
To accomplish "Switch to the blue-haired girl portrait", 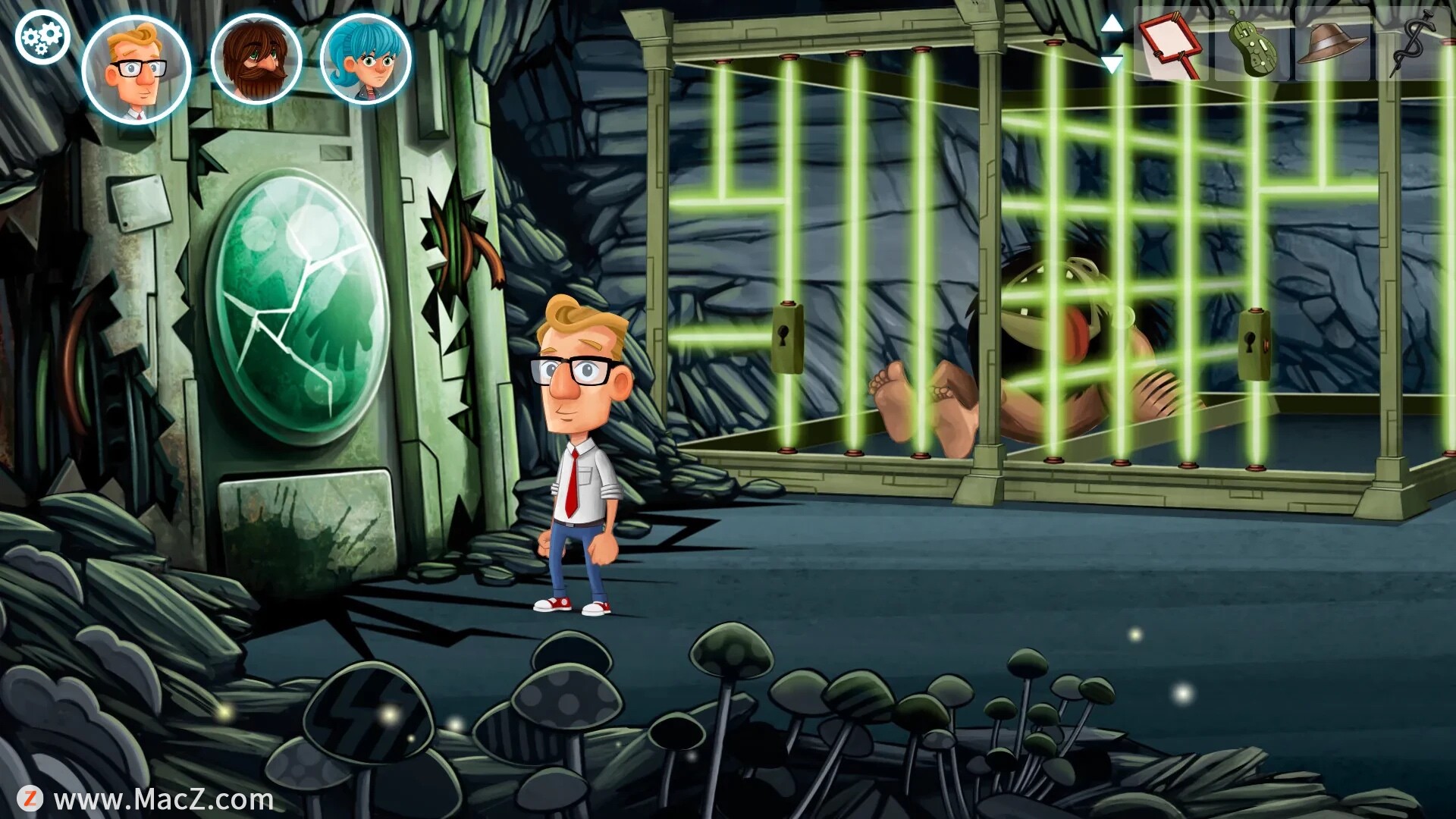I will point(366,59).
